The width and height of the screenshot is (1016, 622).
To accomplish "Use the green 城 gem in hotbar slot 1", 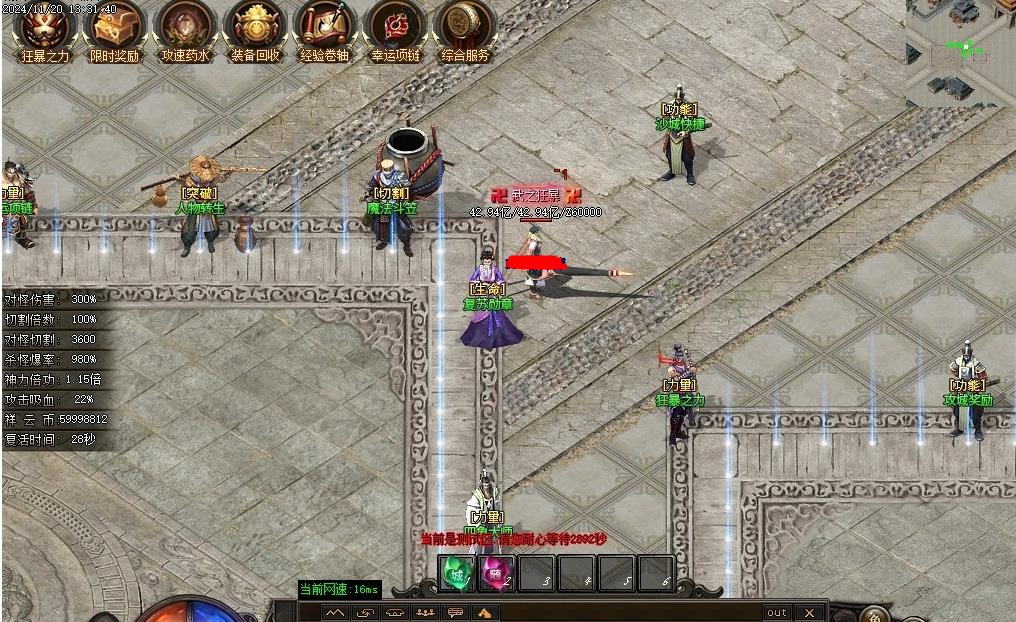I will 458,574.
